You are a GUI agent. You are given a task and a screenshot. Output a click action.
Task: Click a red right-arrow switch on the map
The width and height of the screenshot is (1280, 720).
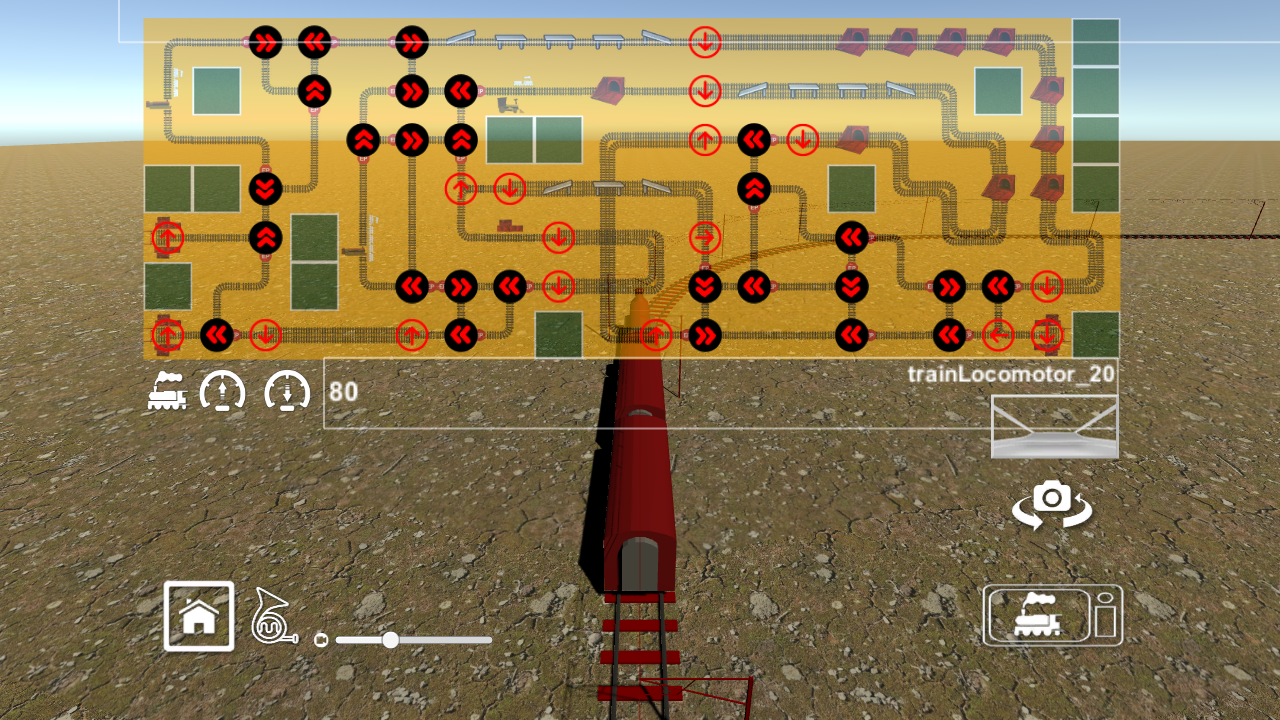point(706,237)
